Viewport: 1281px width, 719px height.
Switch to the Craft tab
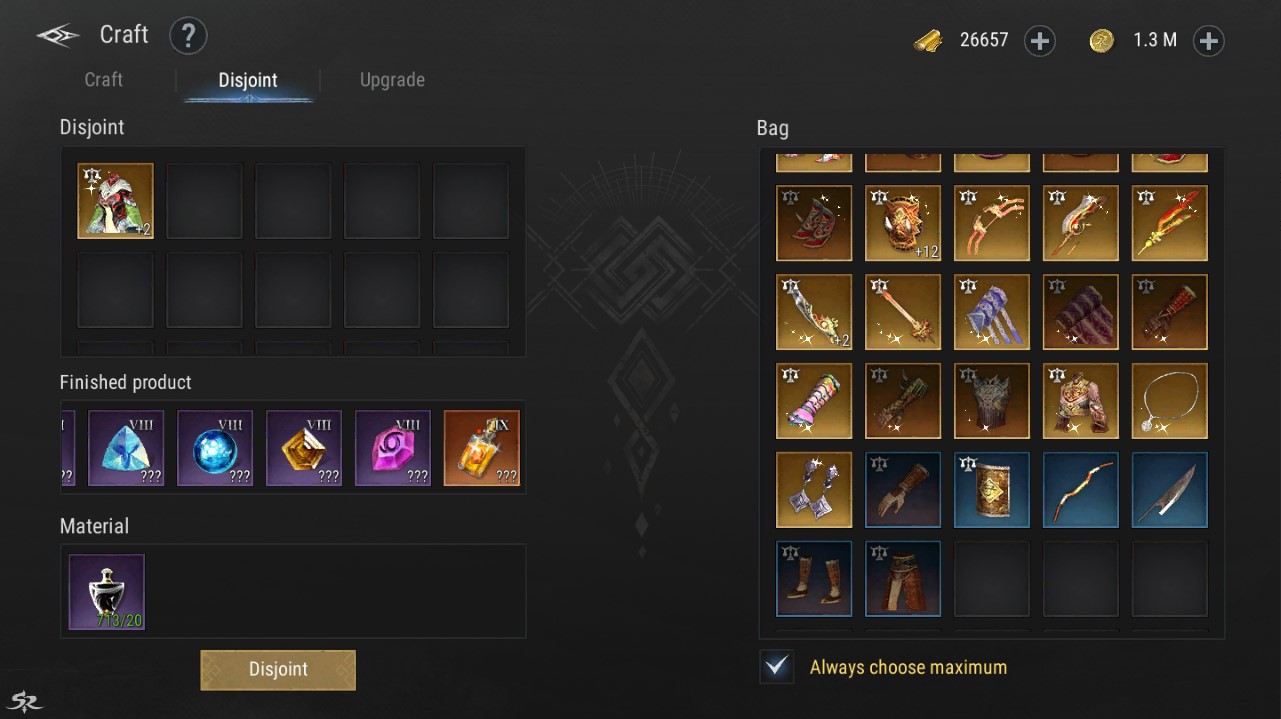[104, 80]
